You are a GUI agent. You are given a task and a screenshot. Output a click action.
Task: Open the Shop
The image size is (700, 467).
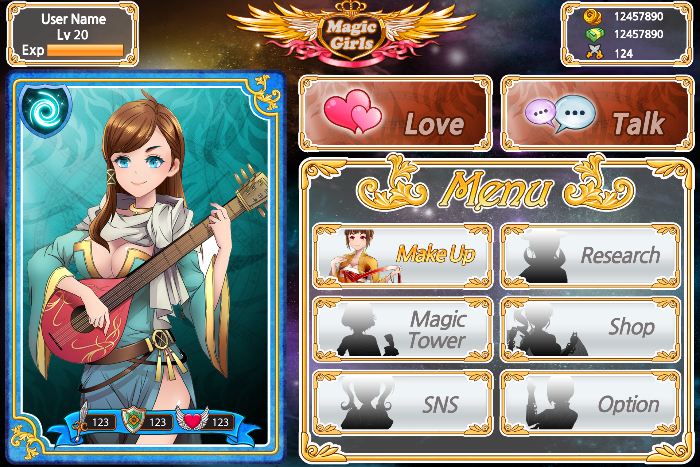click(594, 328)
